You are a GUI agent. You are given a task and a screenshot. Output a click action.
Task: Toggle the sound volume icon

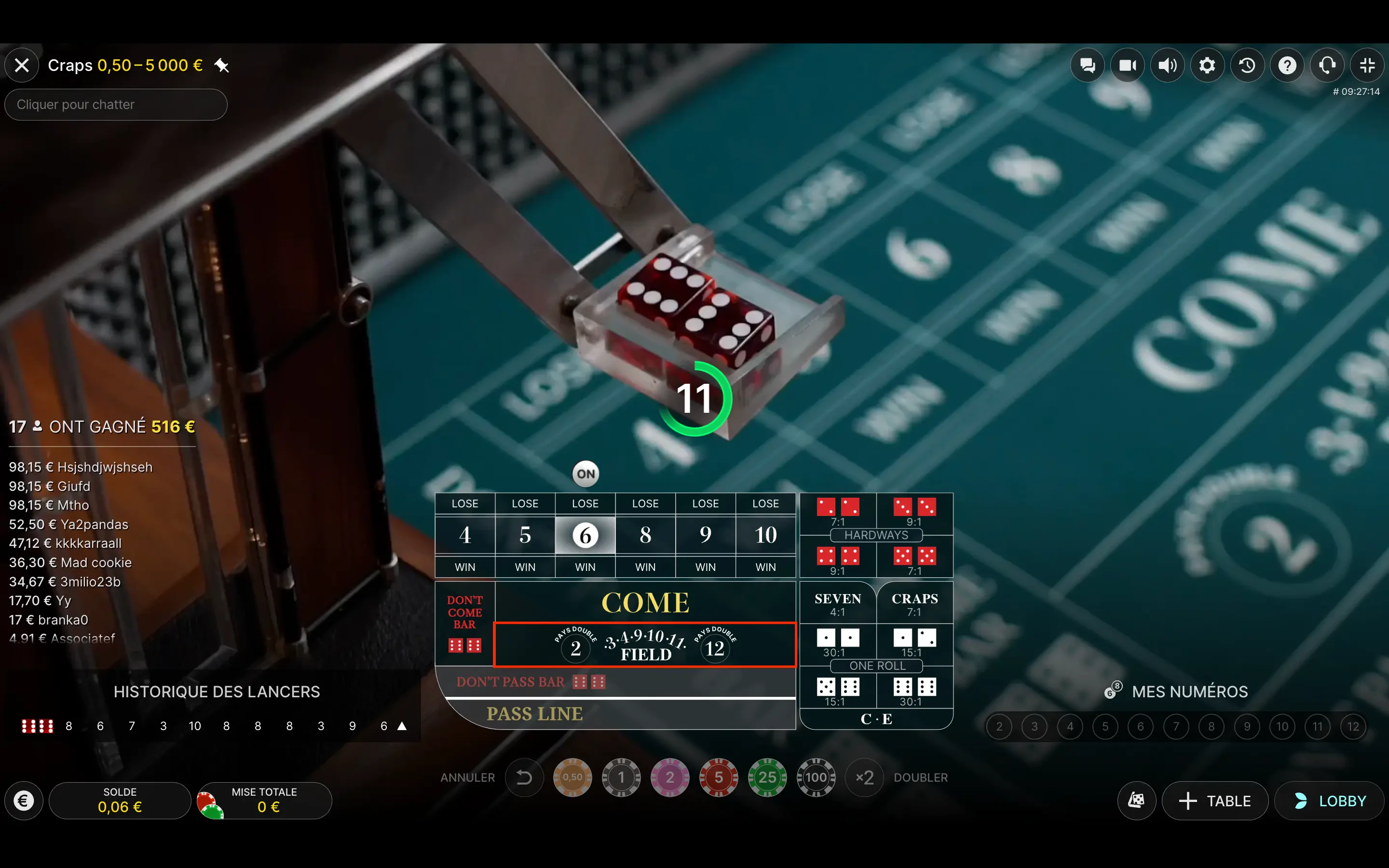[x=1167, y=66]
